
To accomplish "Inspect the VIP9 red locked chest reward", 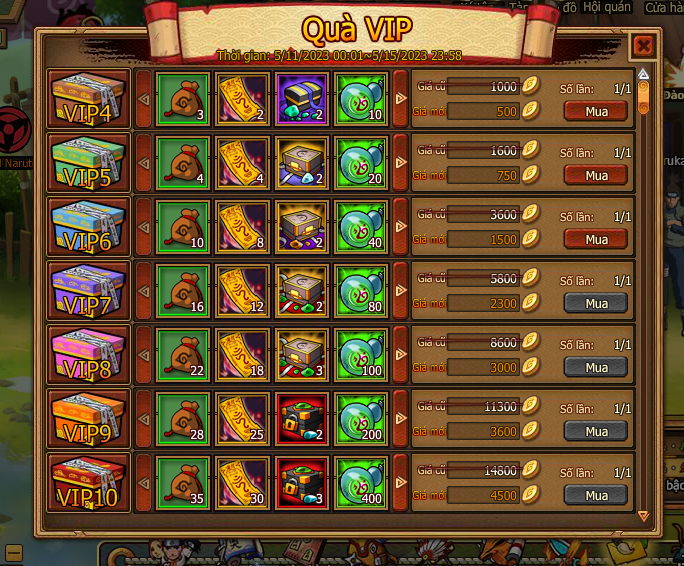I will click(301, 418).
